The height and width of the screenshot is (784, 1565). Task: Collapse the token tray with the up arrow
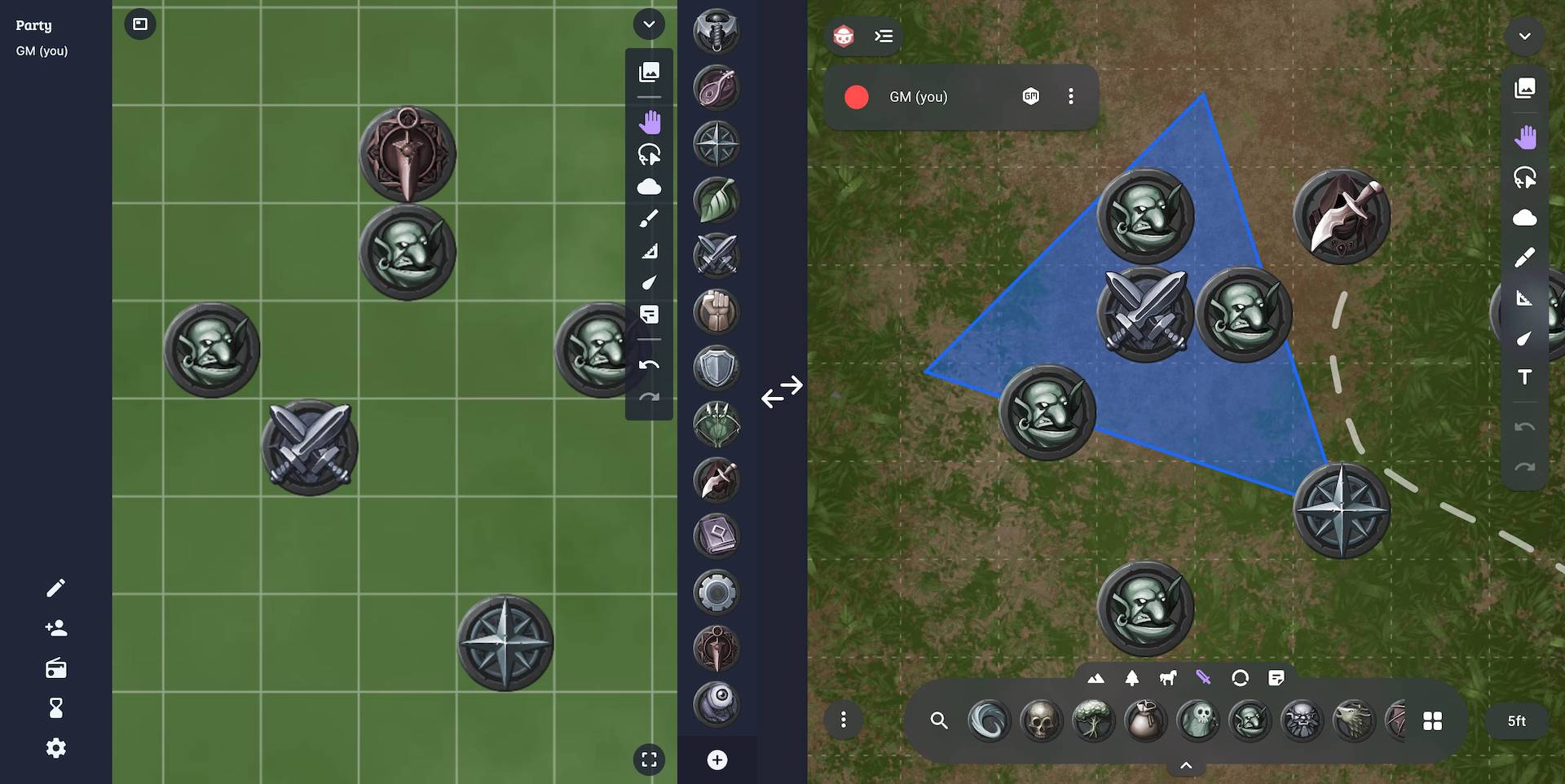[1186, 764]
